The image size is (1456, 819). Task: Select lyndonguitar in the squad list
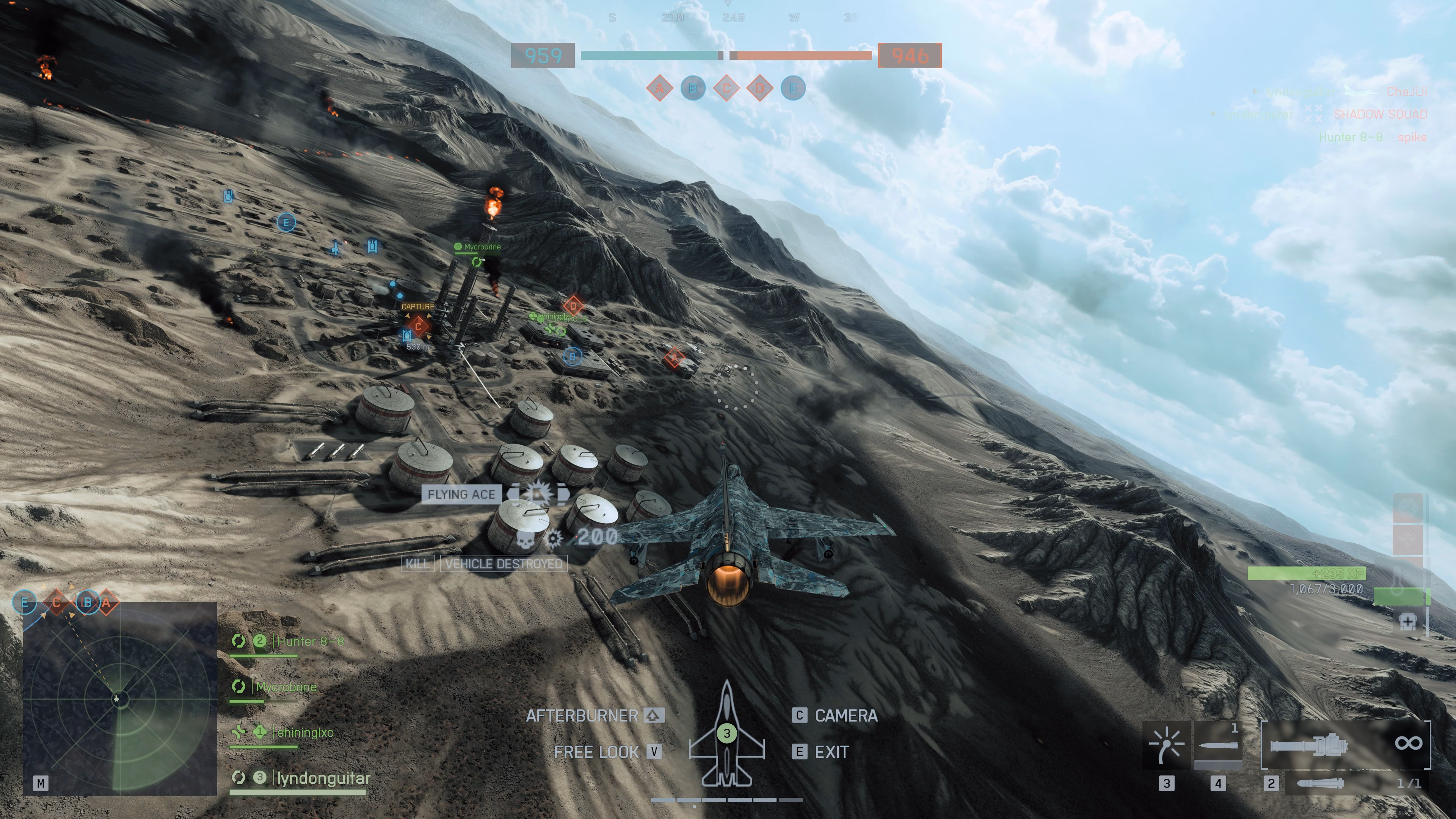click(323, 778)
